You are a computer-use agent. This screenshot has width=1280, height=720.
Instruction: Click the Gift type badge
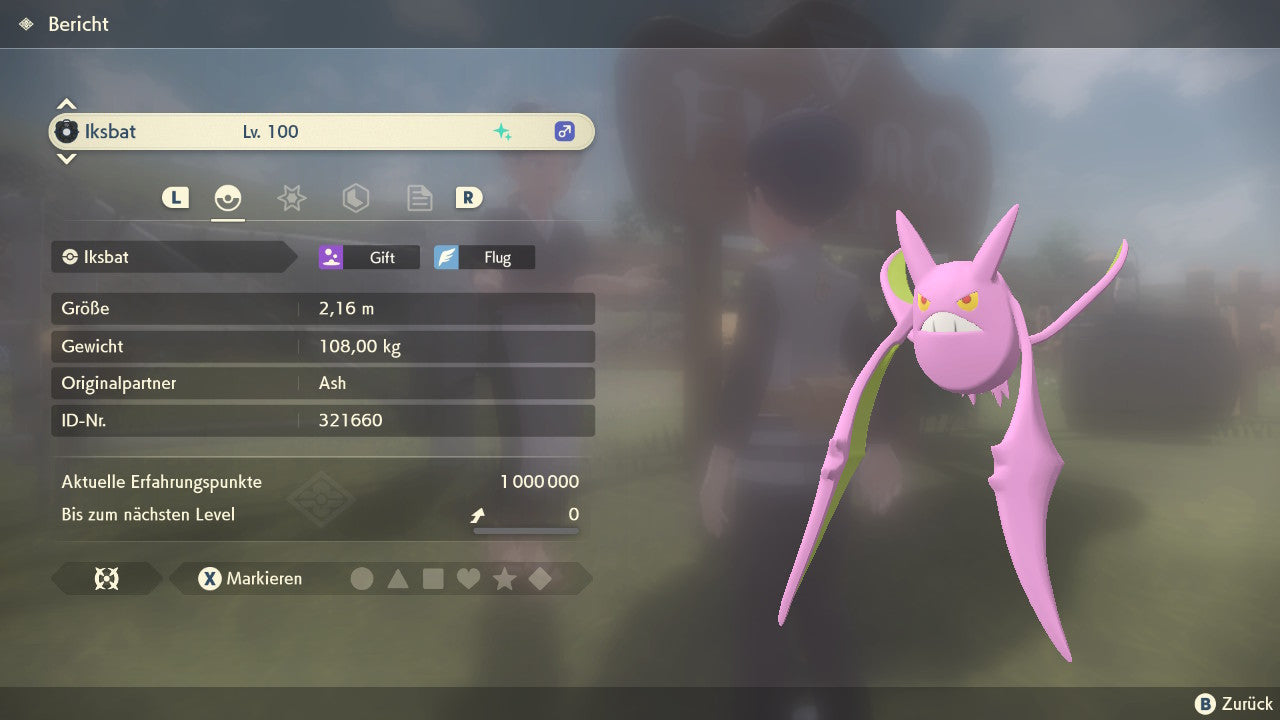click(x=369, y=257)
